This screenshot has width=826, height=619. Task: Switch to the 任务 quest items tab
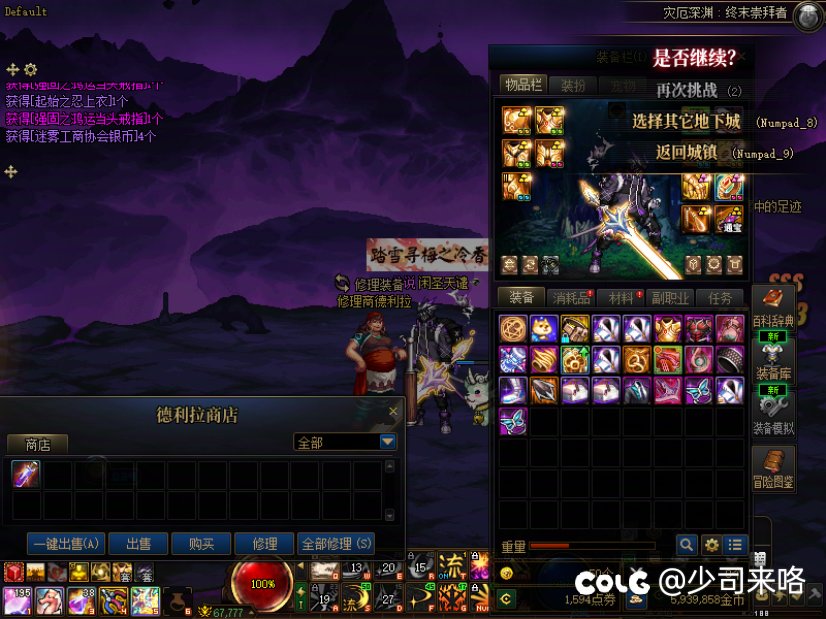(720, 298)
